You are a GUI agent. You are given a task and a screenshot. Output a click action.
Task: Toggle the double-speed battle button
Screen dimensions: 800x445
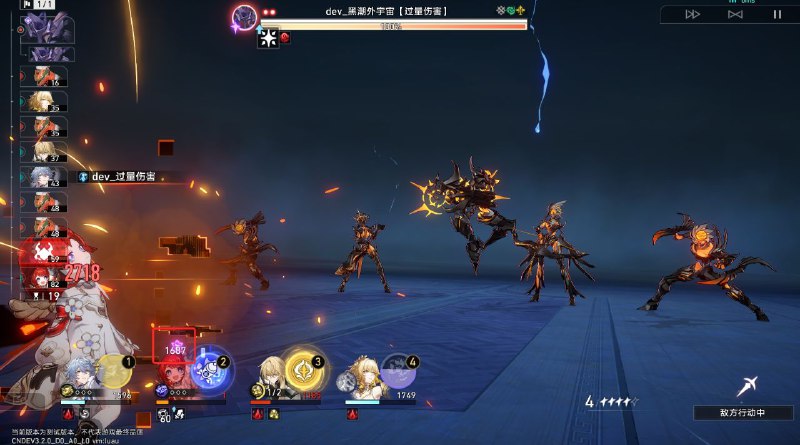point(692,14)
